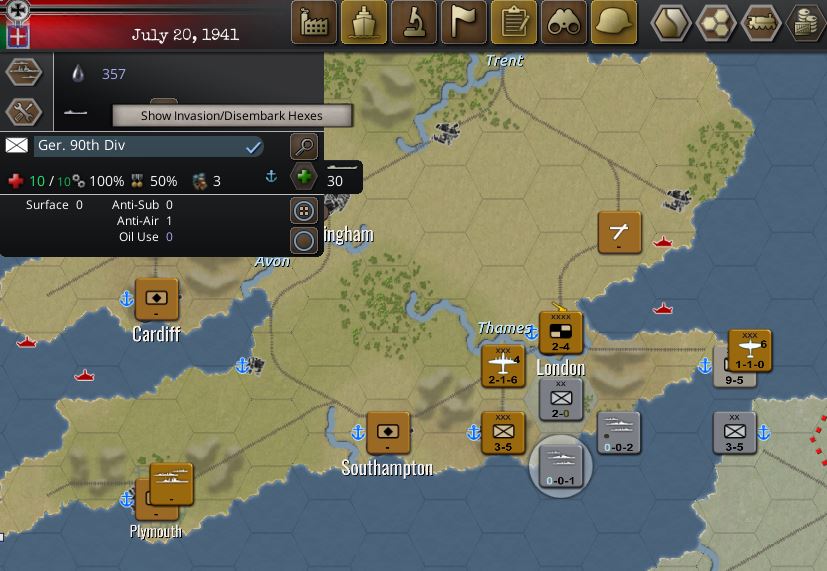Toggle the coin stack resources overlay
827x571 pixels.
tap(807, 22)
